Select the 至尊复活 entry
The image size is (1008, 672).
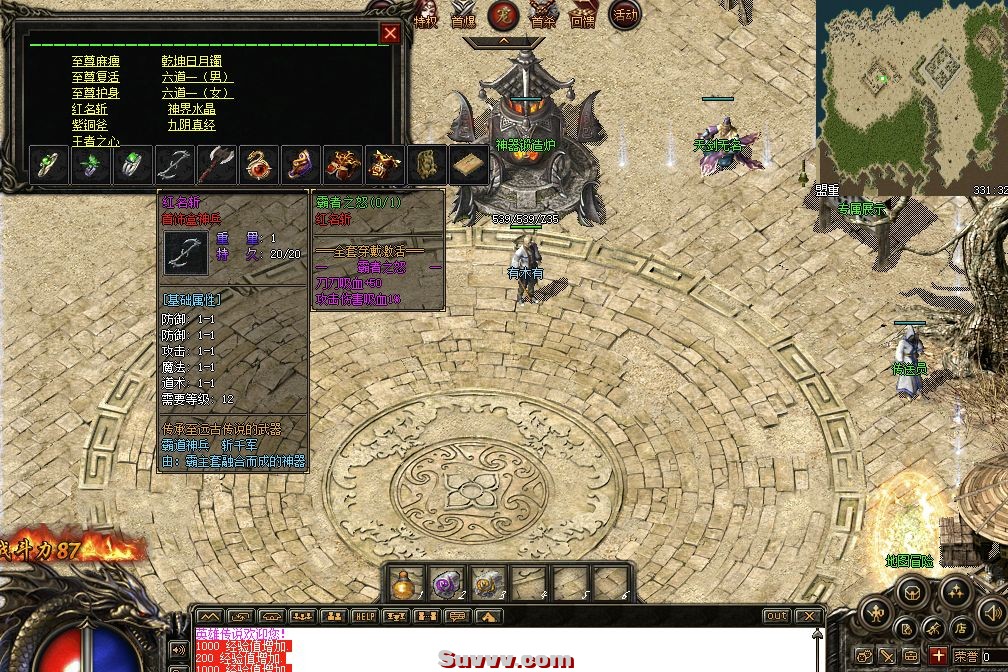96,77
